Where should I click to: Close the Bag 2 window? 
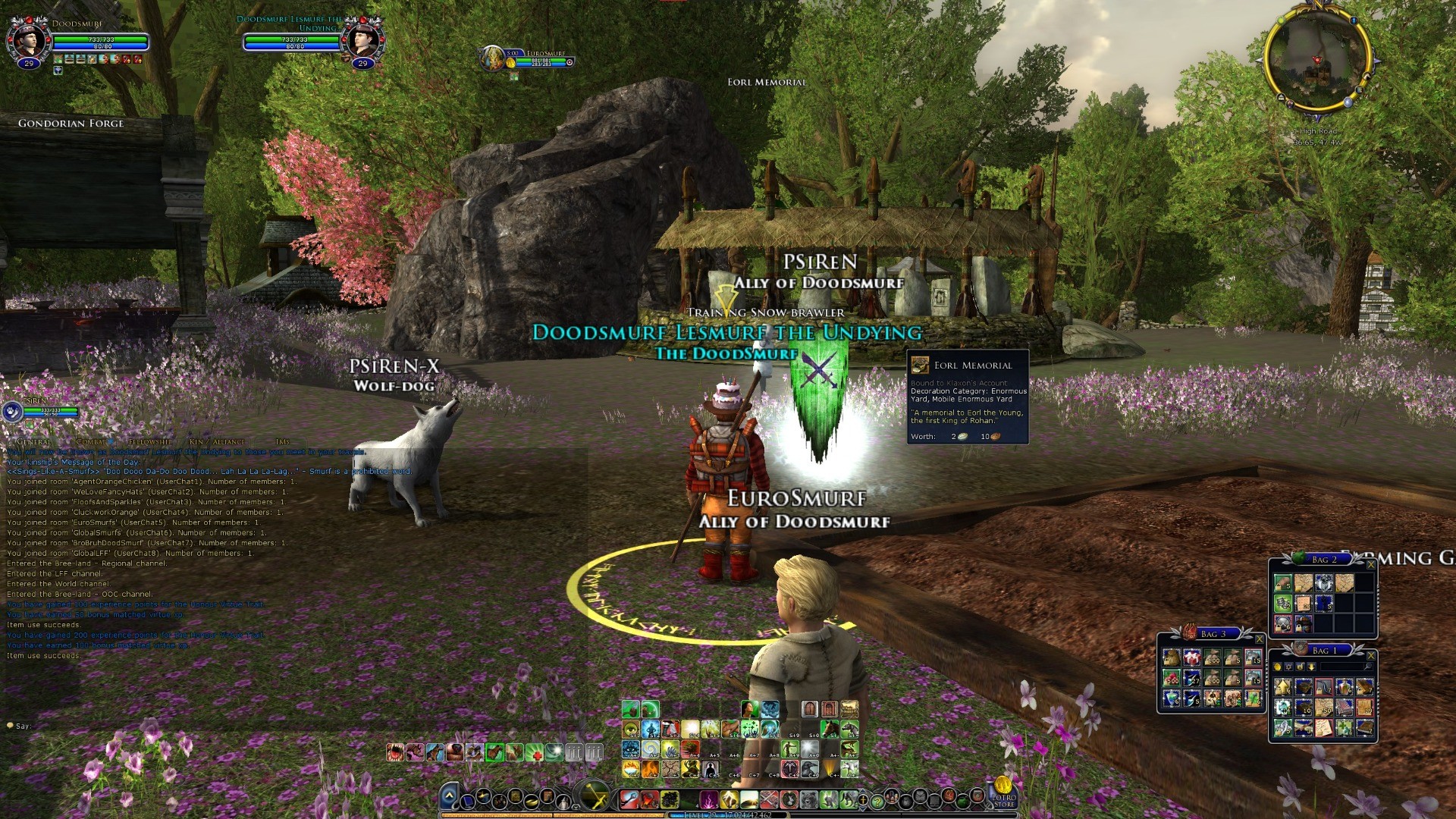[1370, 565]
